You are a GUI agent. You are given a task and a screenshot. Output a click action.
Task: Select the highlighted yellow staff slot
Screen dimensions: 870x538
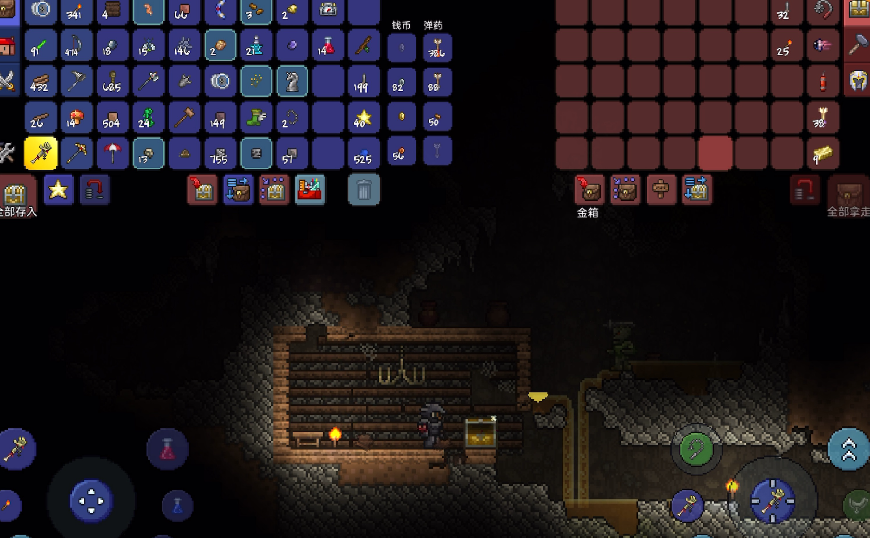tap(40, 153)
